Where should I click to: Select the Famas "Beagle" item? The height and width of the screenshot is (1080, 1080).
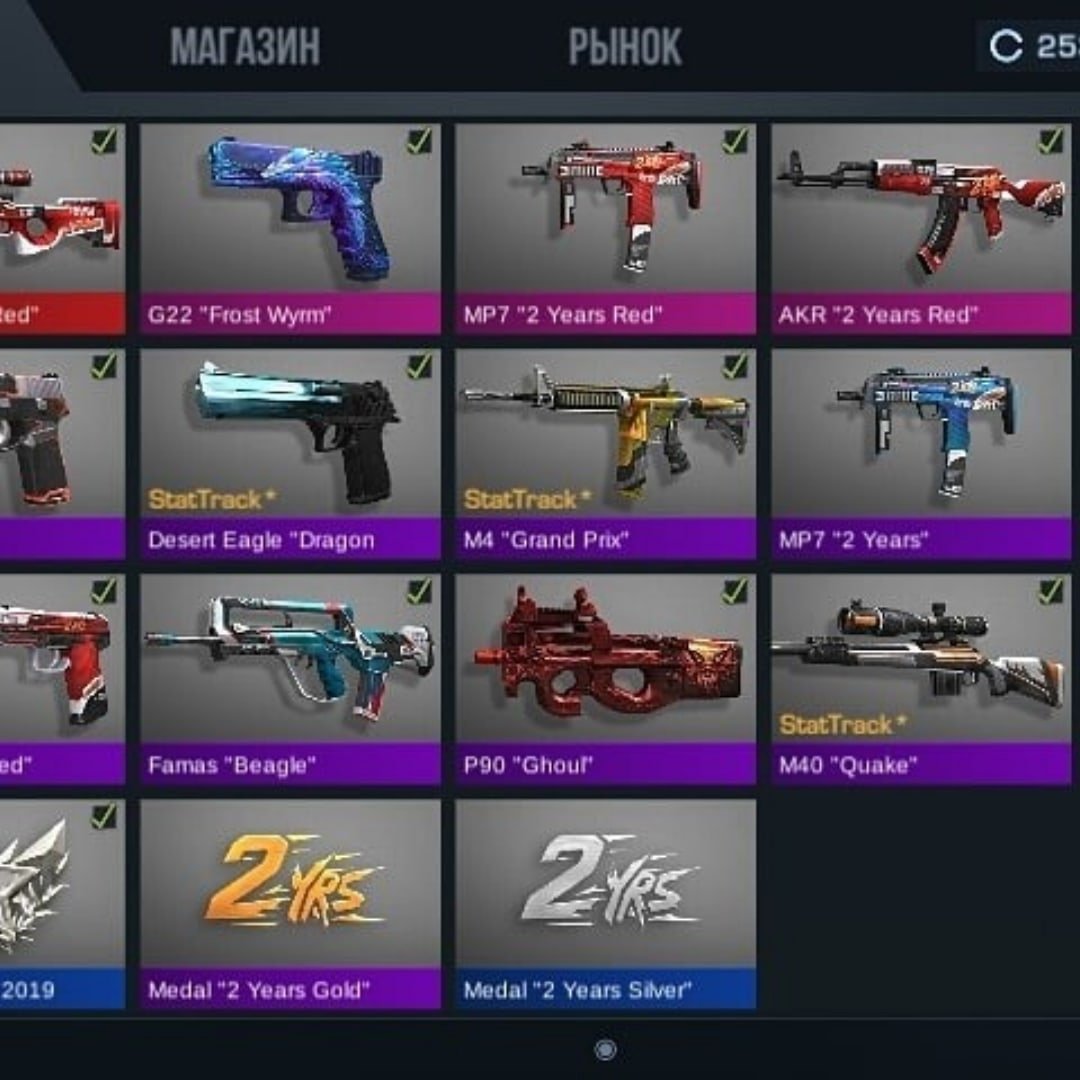tap(290, 678)
